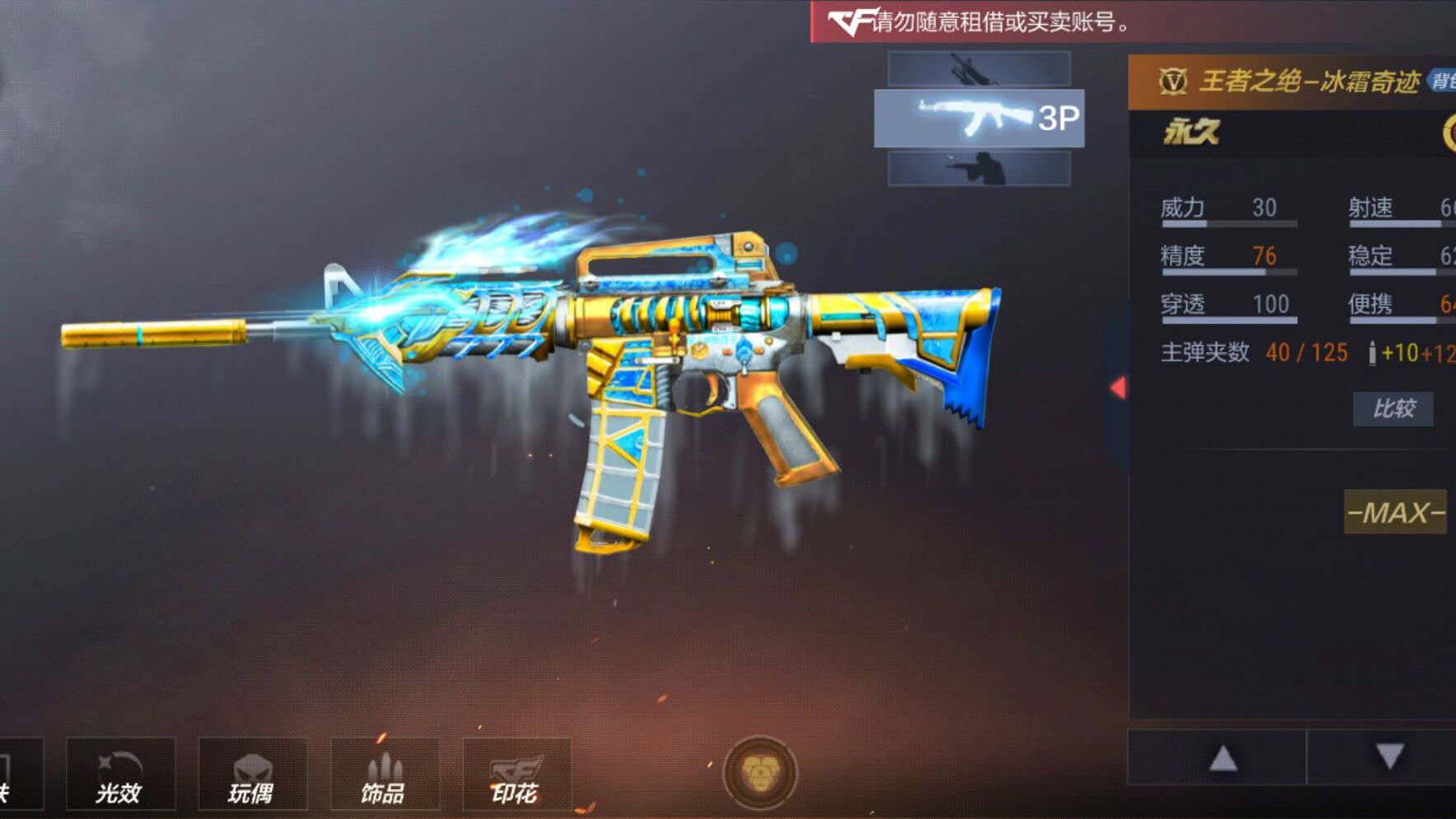Select the 饰品 (accessory) customization icon

(x=386, y=774)
